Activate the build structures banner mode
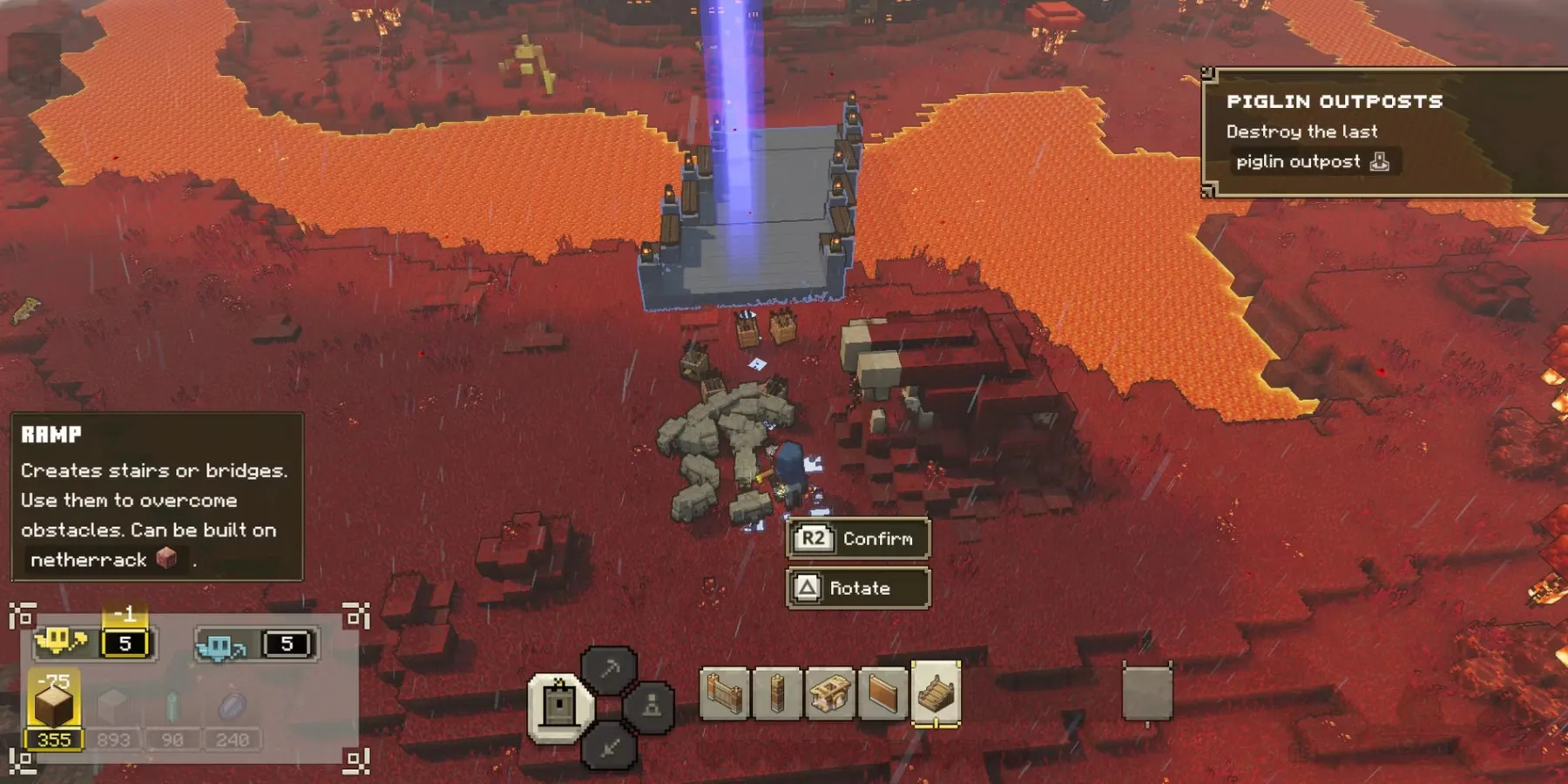Screen dimensions: 1568x784 tap(558, 706)
